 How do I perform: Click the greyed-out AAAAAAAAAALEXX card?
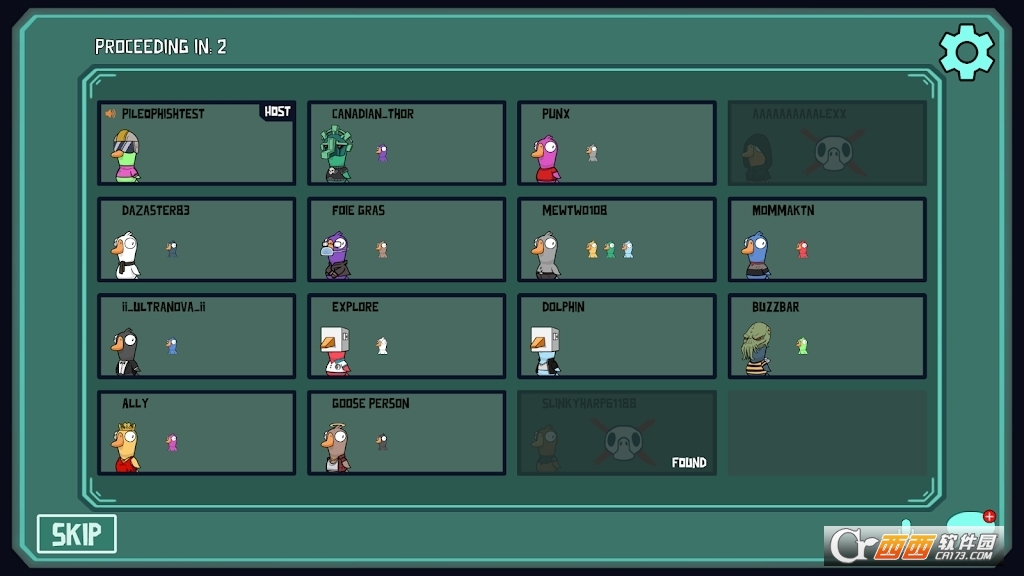(827, 143)
